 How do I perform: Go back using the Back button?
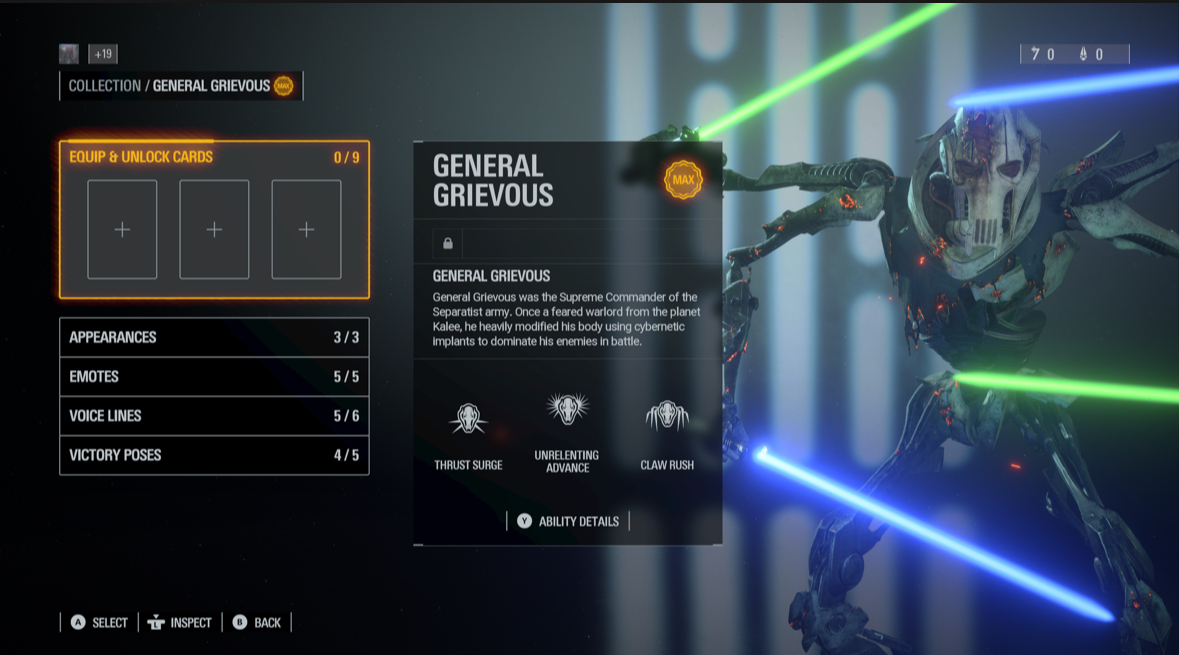pyautogui.click(x=256, y=622)
